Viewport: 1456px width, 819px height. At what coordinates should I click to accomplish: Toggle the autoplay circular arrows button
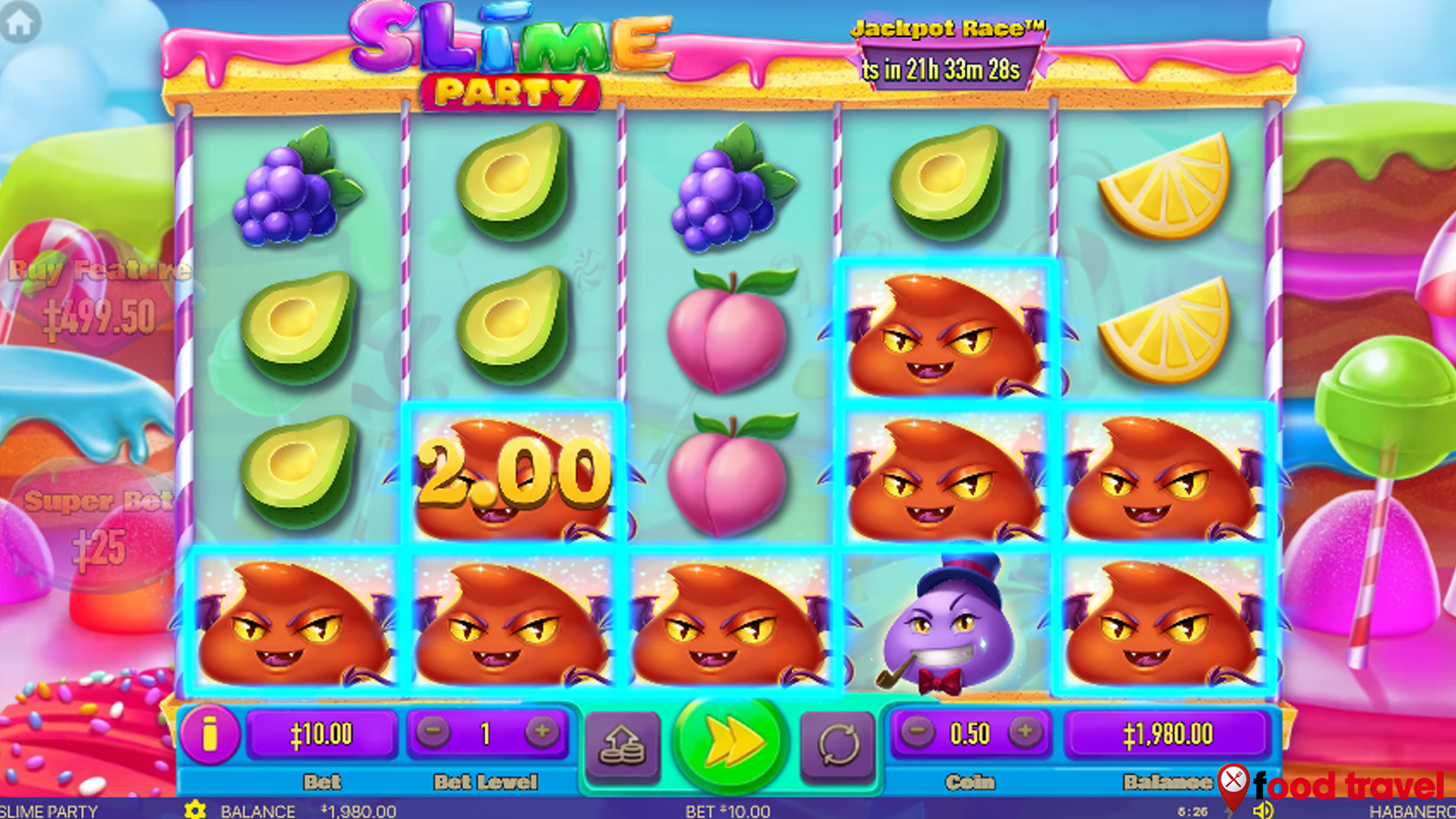[x=838, y=744]
